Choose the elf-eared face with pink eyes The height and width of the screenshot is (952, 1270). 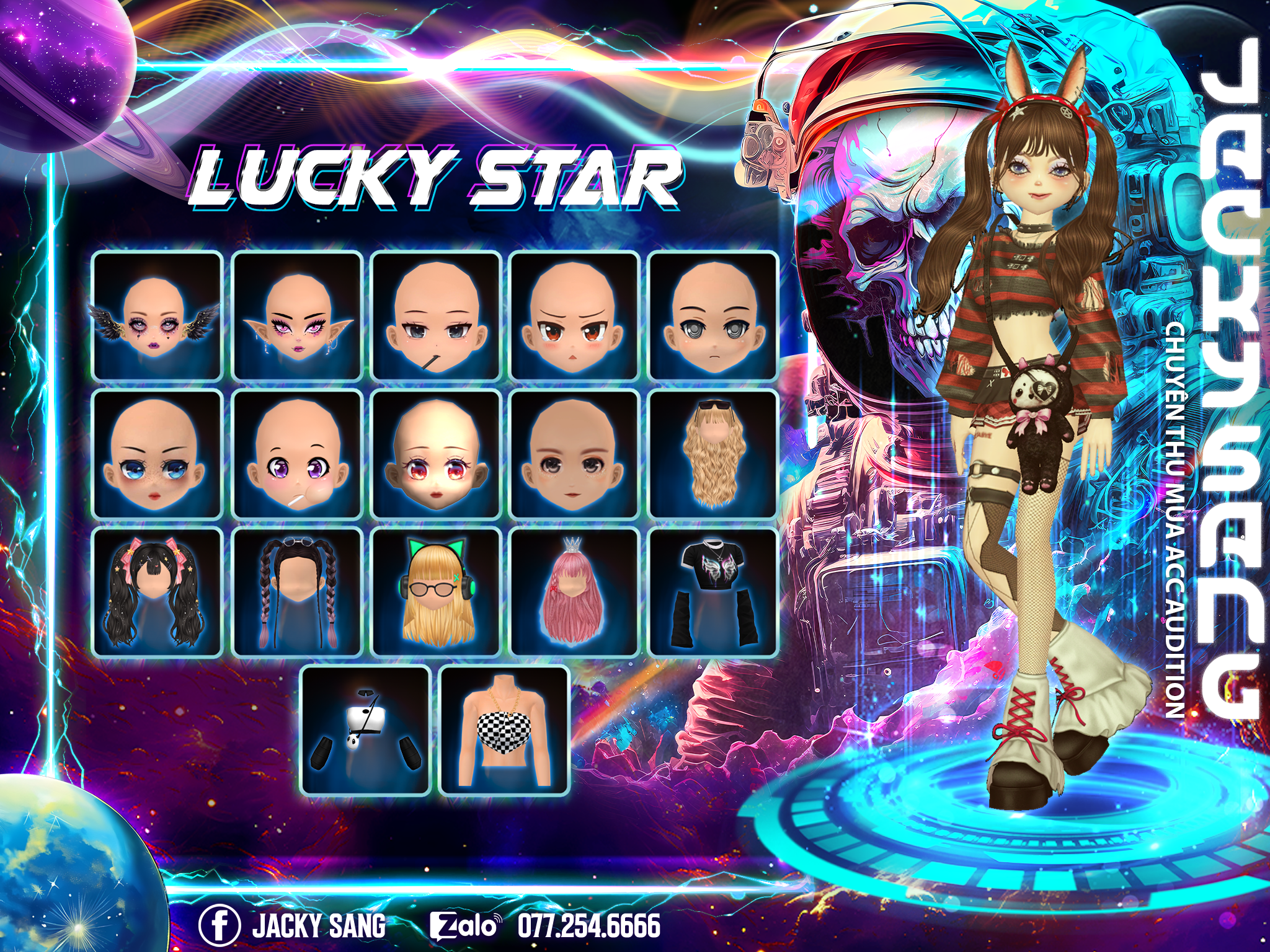(297, 316)
